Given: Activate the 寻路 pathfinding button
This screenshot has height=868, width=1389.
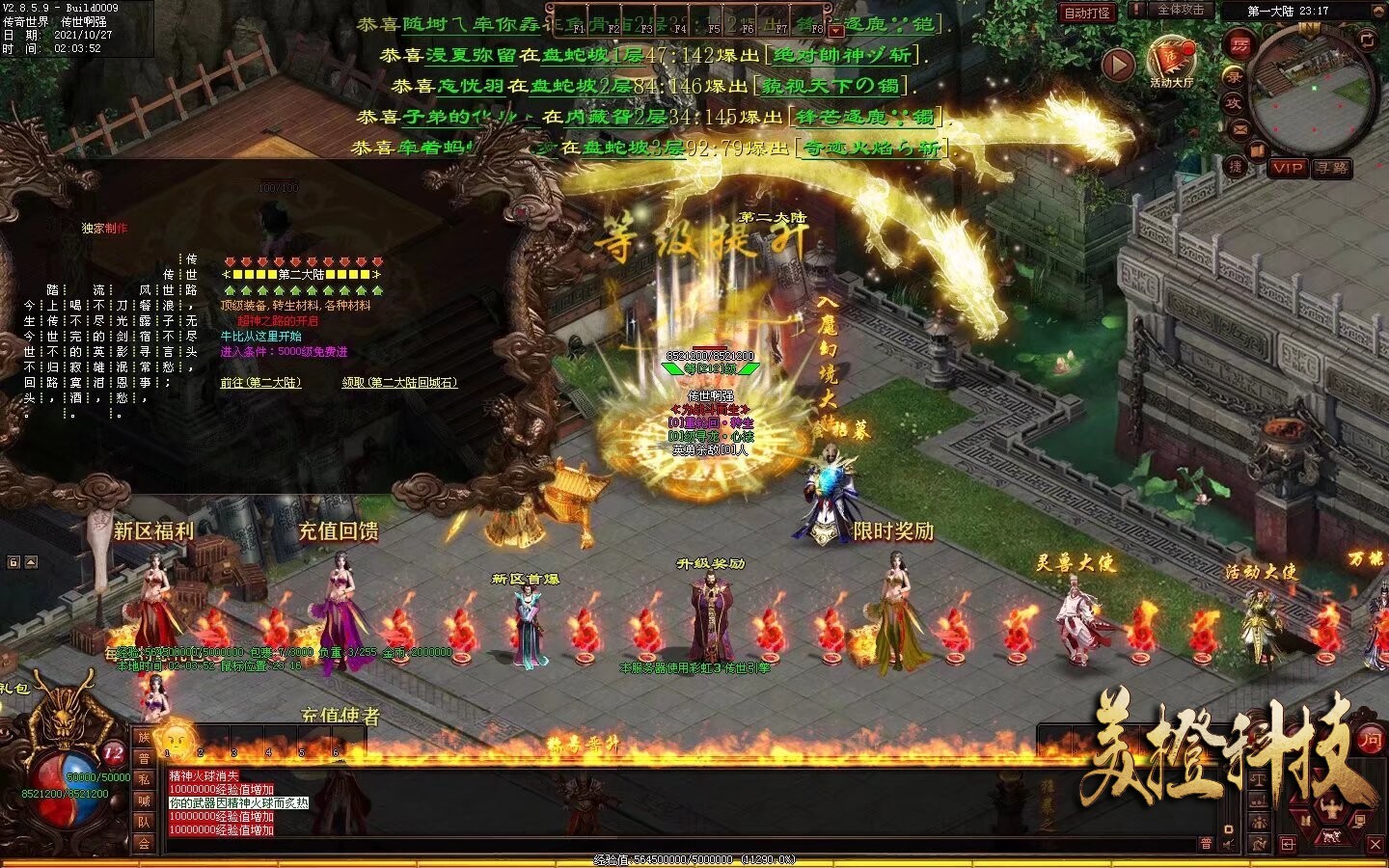Looking at the screenshot, I should pos(1332,168).
